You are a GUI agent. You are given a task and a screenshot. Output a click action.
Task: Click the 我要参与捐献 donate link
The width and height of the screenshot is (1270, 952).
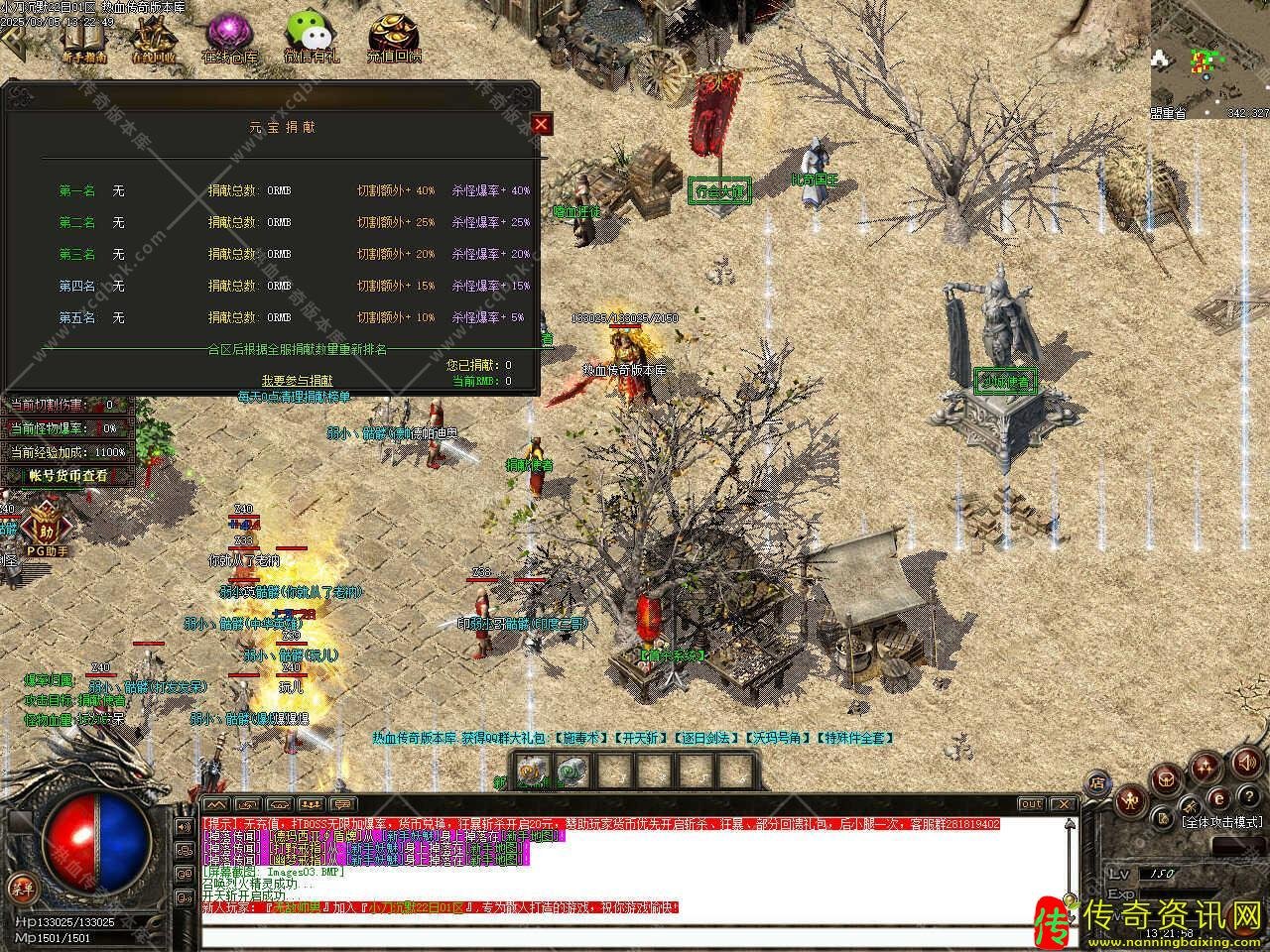(297, 380)
